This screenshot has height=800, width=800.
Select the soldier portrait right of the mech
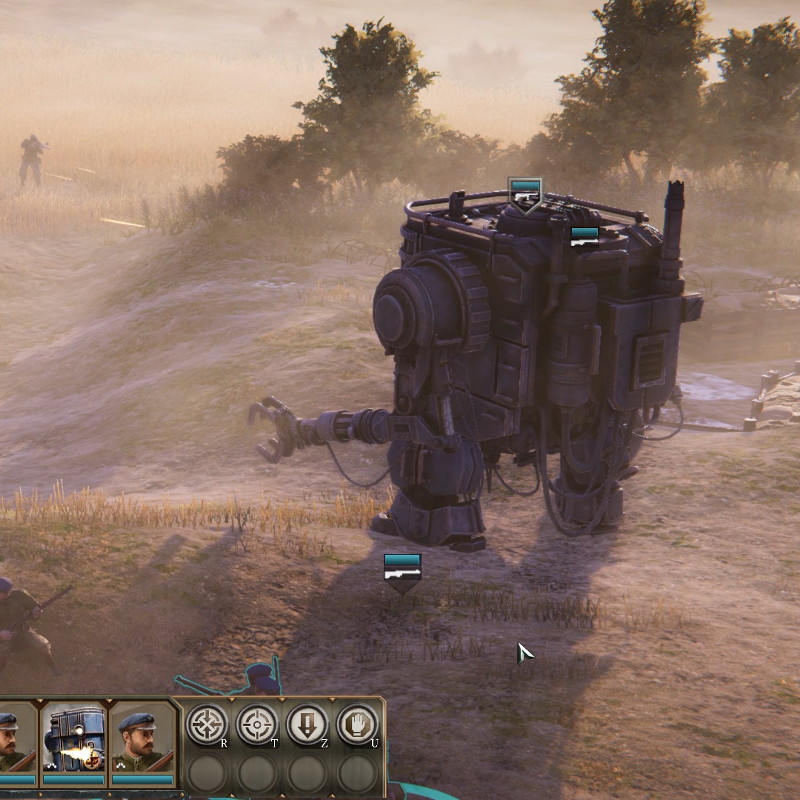142,740
